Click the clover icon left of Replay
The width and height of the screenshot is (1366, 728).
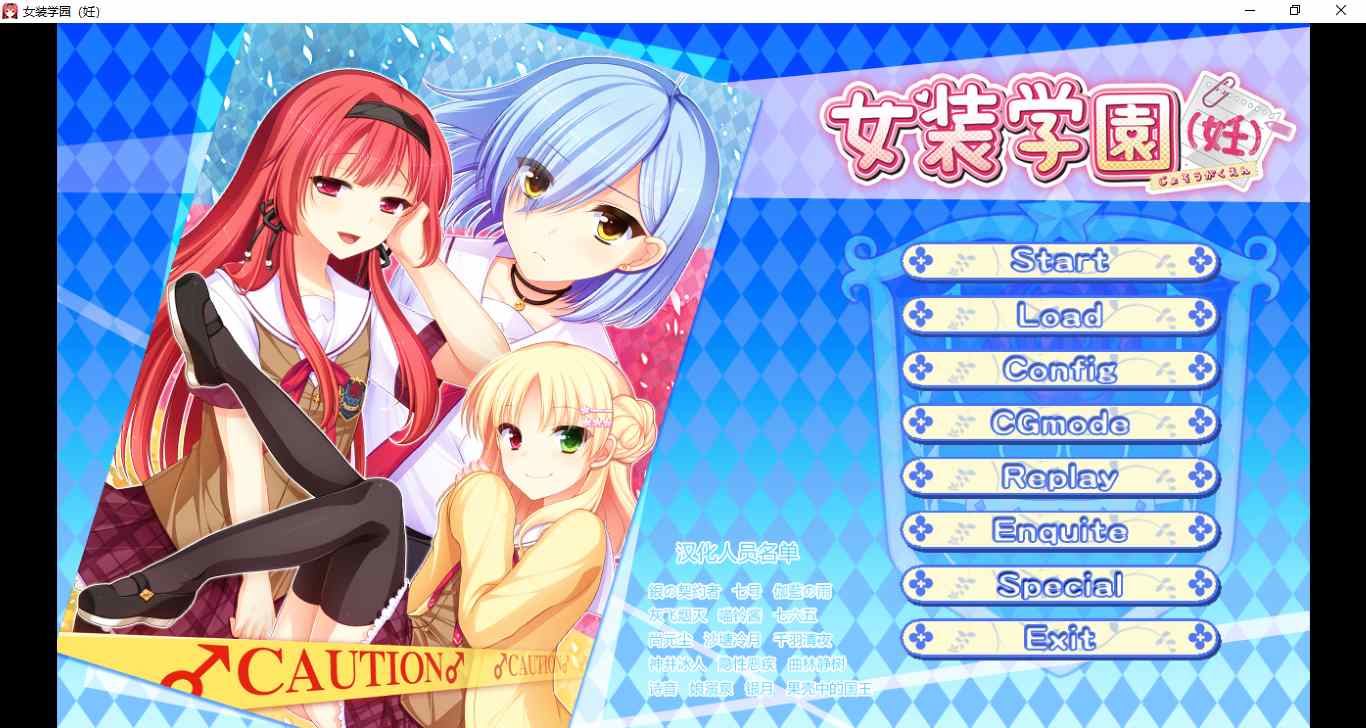pos(920,477)
